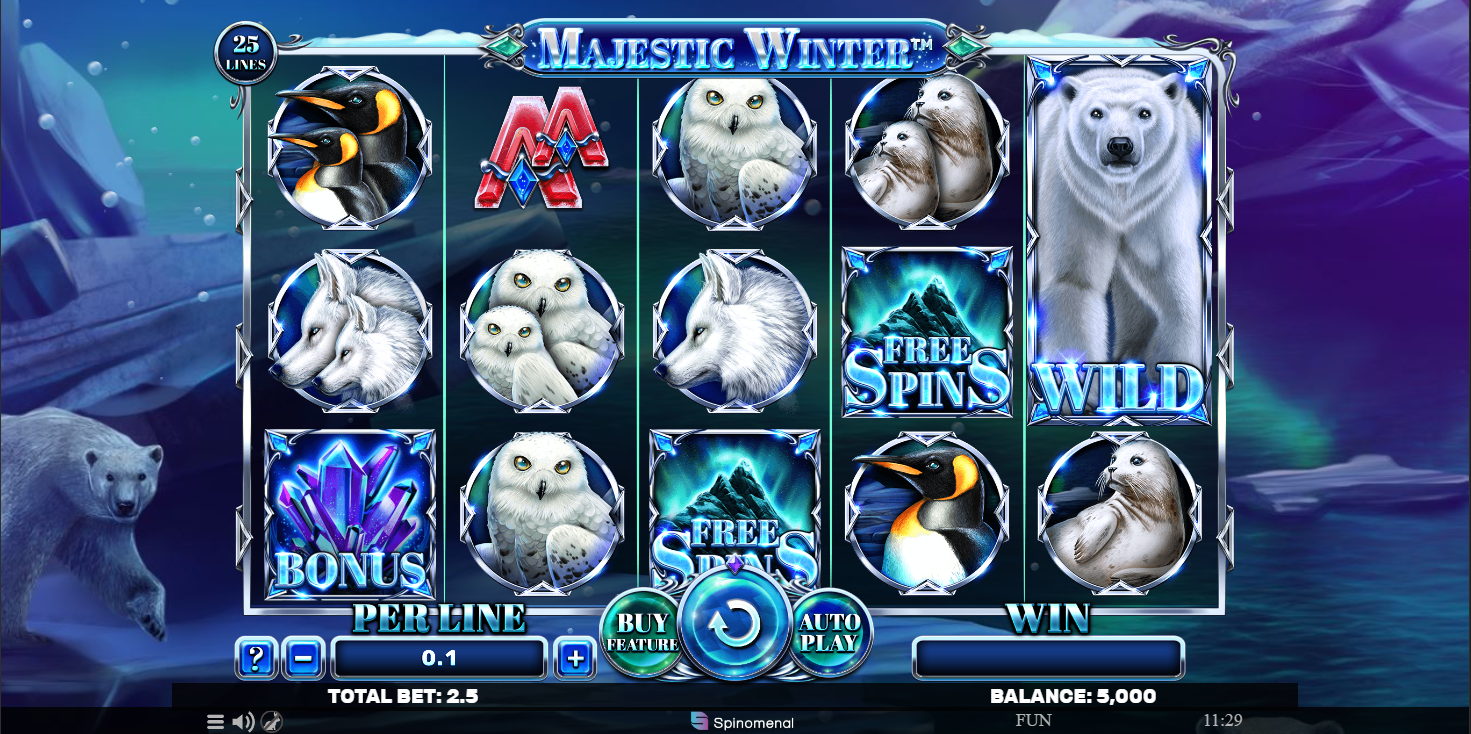Start Auto Play mode
Screen dimensions: 1471x734
pyautogui.click(x=829, y=632)
